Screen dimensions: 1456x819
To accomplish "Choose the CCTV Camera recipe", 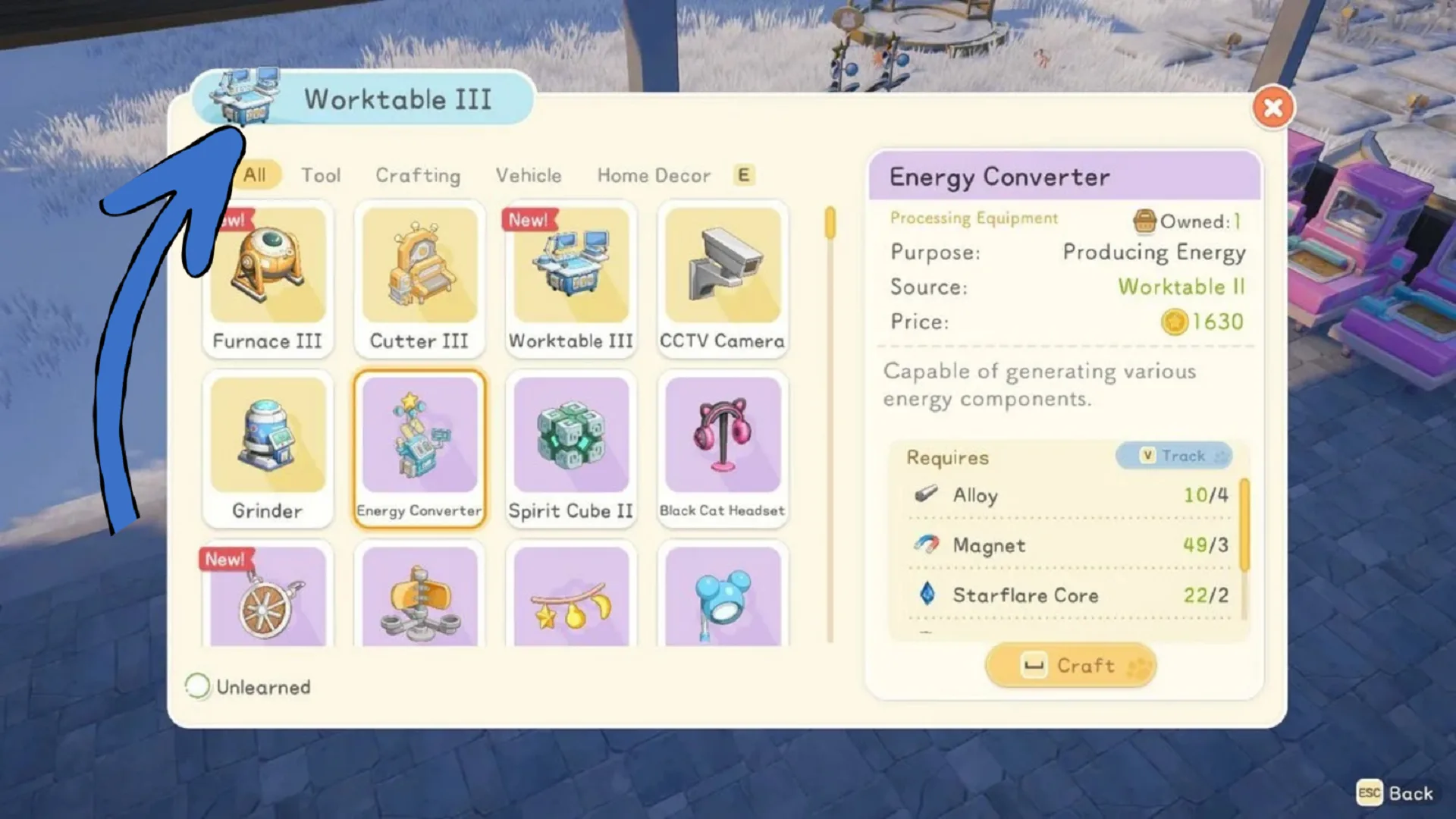I will tap(723, 278).
